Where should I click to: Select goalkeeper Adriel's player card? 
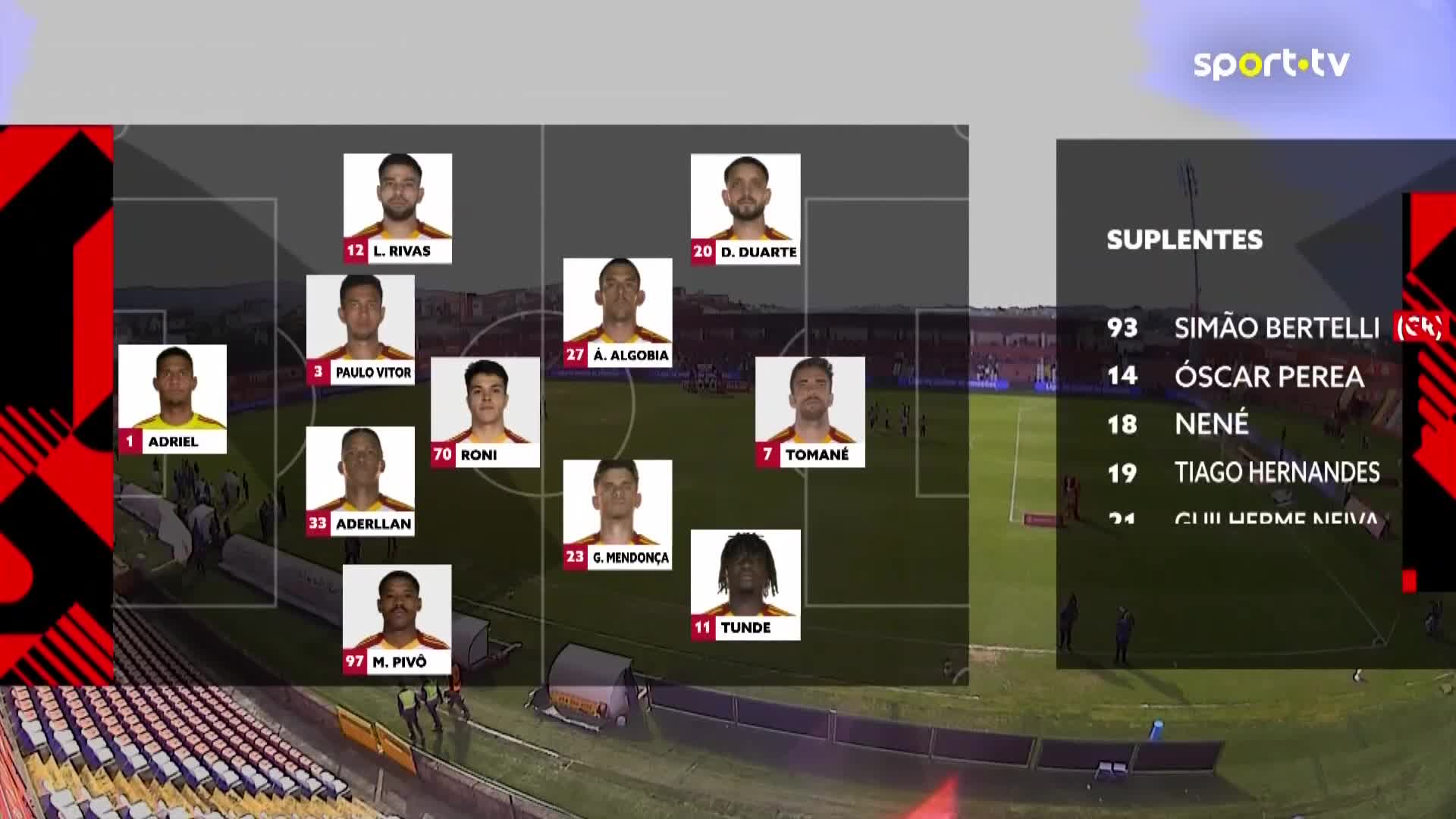point(172,399)
